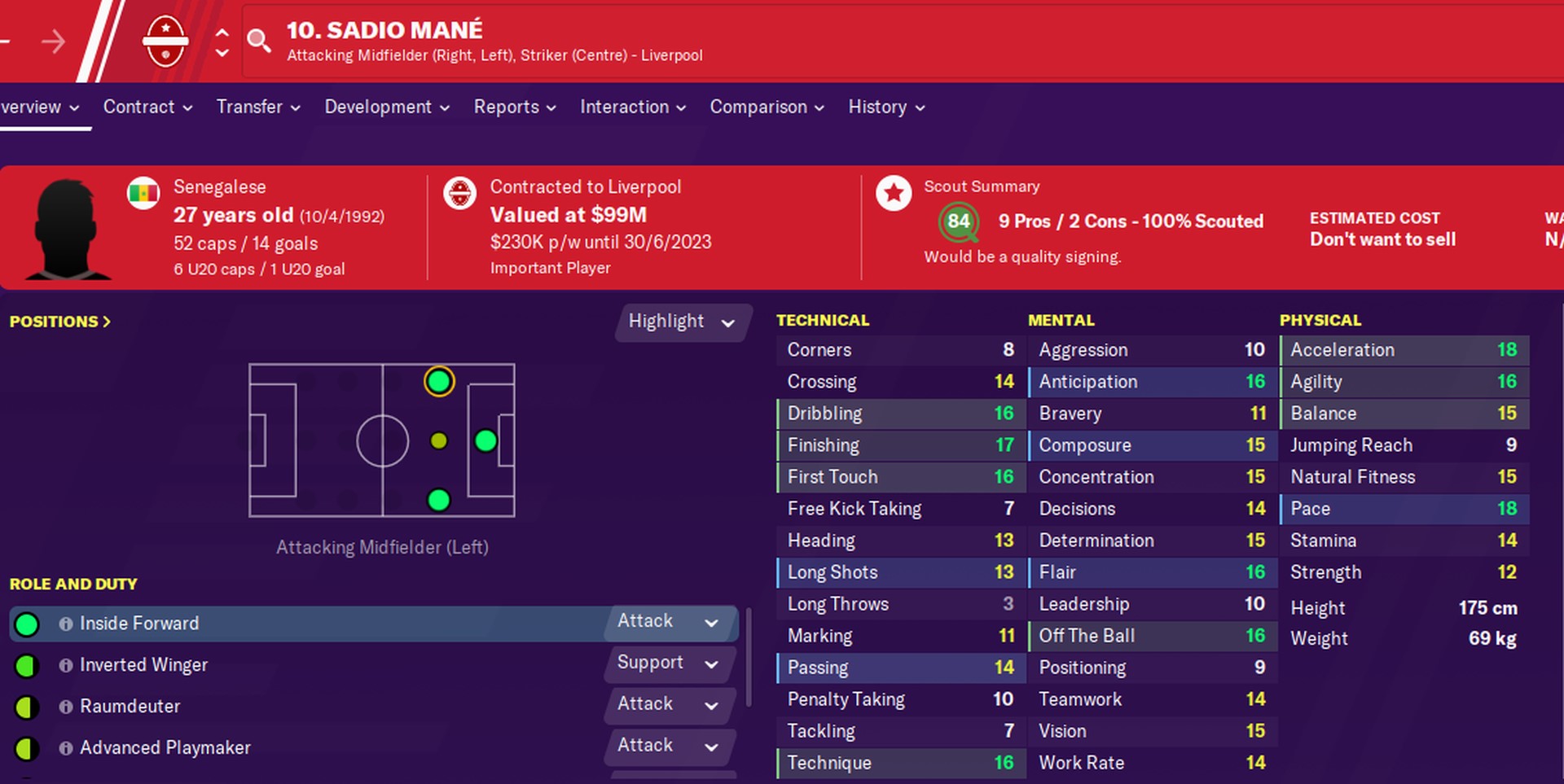The width and height of the screenshot is (1564, 784).
Task: Click the Senegal flag icon
Action: click(143, 193)
